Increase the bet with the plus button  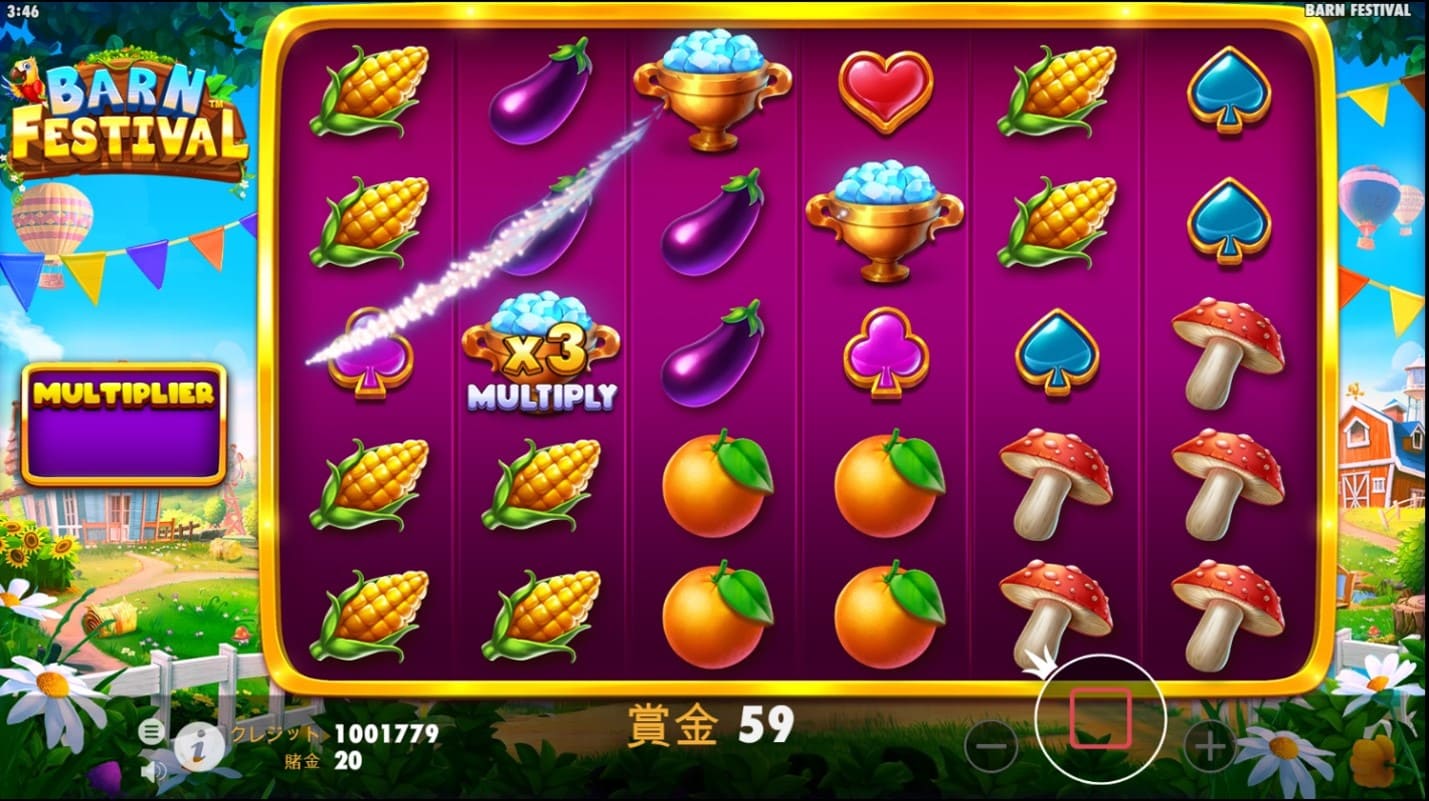[x=1210, y=746]
